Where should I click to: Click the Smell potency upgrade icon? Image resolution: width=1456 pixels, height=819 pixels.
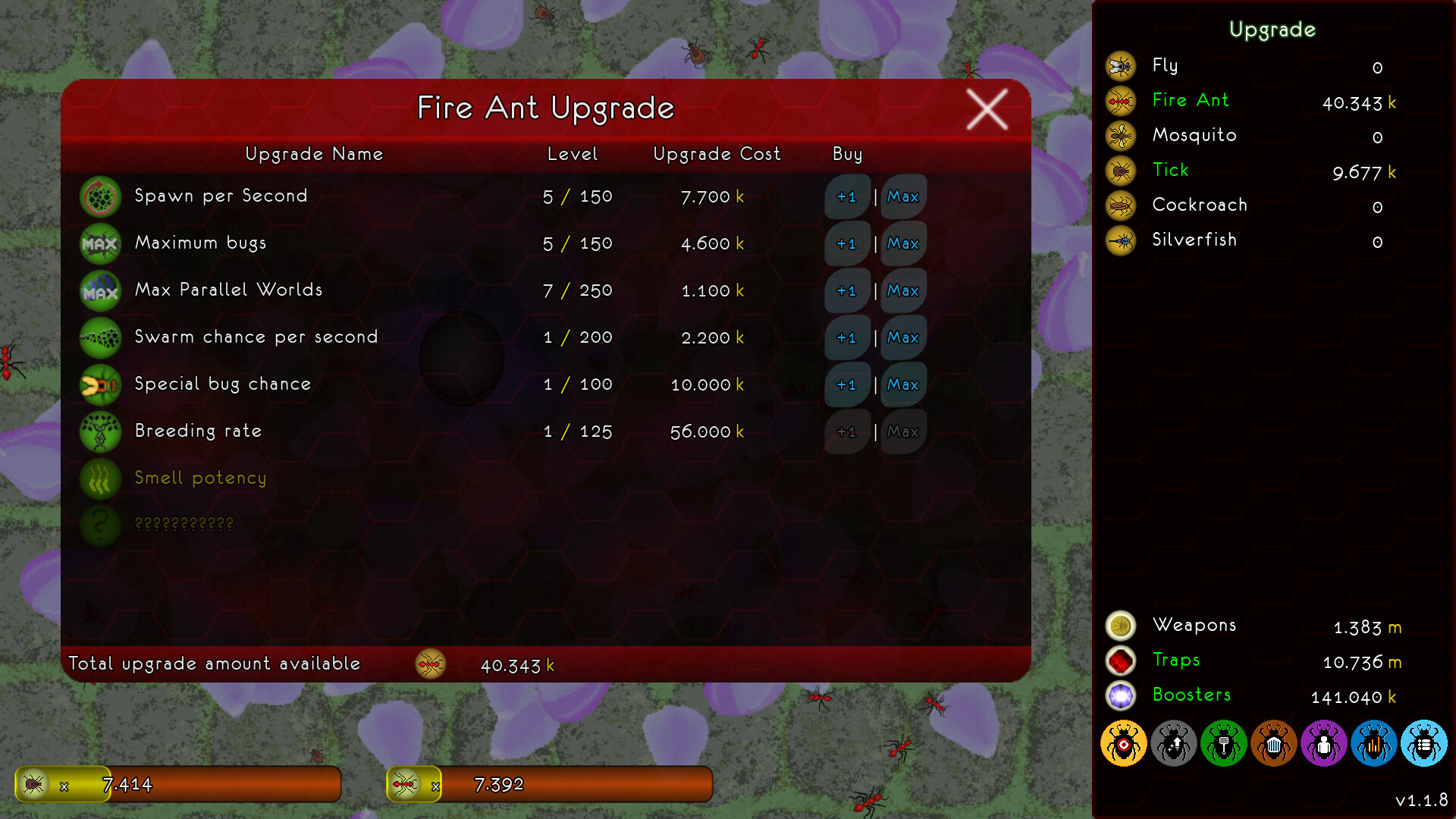pos(100,479)
